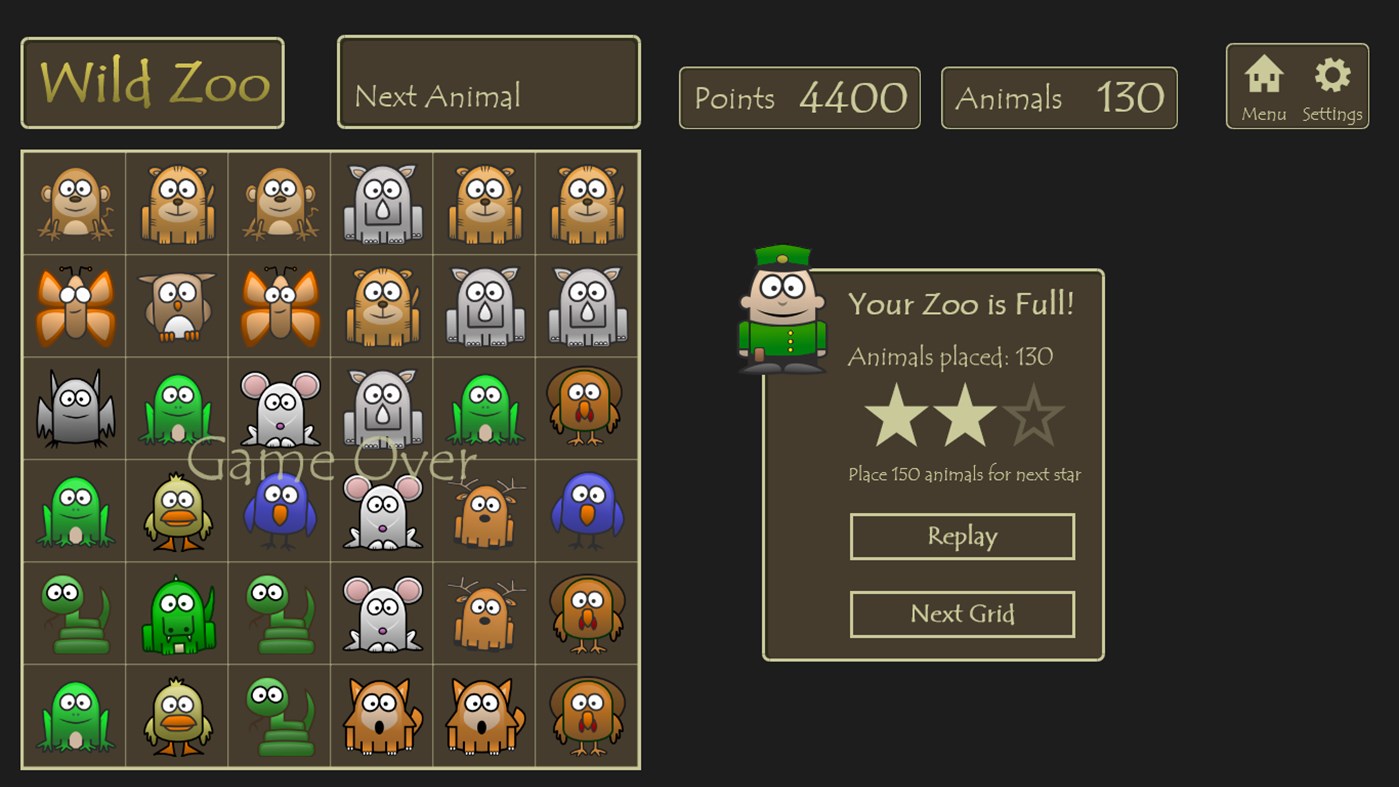Click the green crocodile tile
1399x787 pixels.
click(x=176, y=613)
